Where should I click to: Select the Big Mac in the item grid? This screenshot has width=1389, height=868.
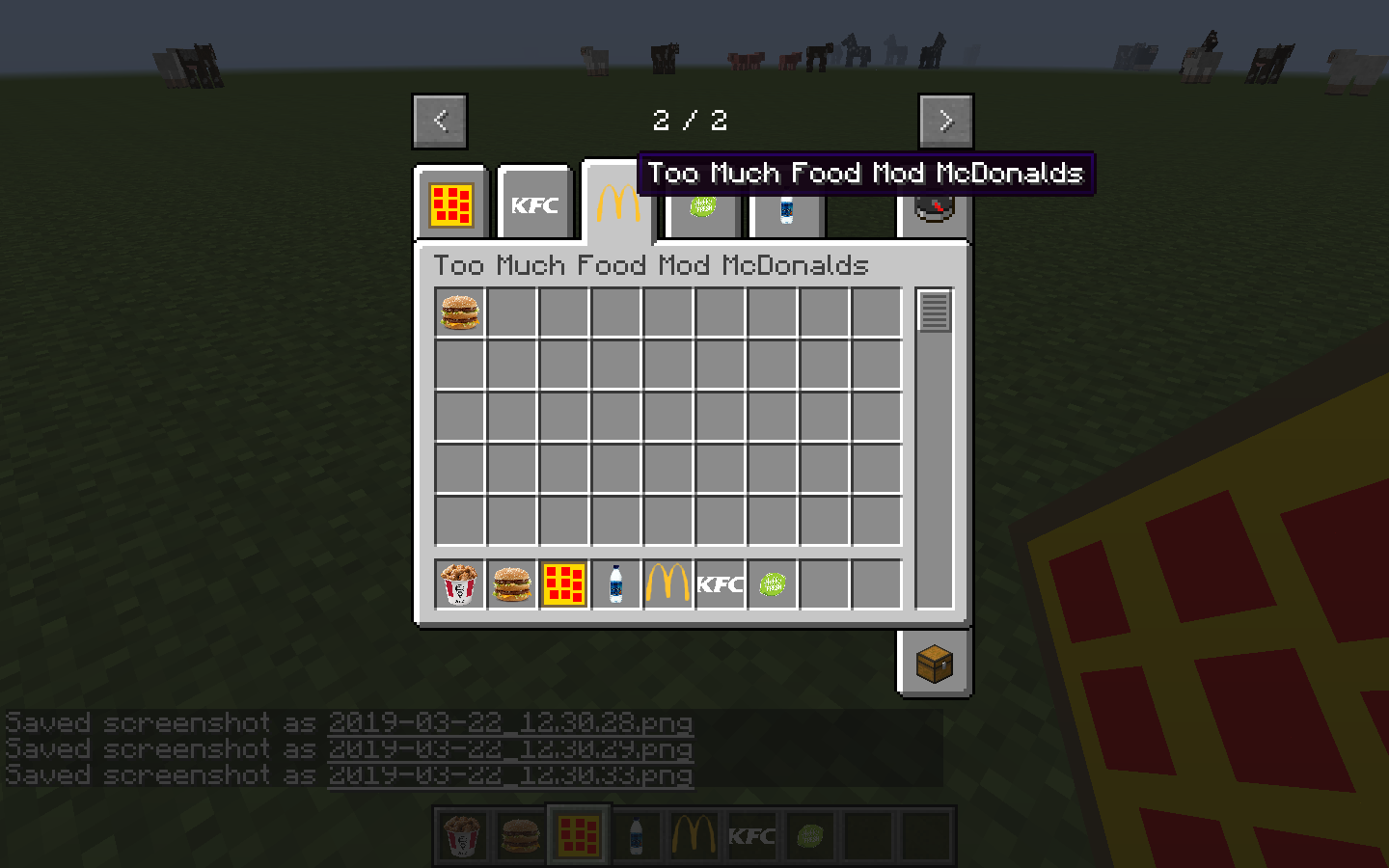pyautogui.click(x=458, y=312)
